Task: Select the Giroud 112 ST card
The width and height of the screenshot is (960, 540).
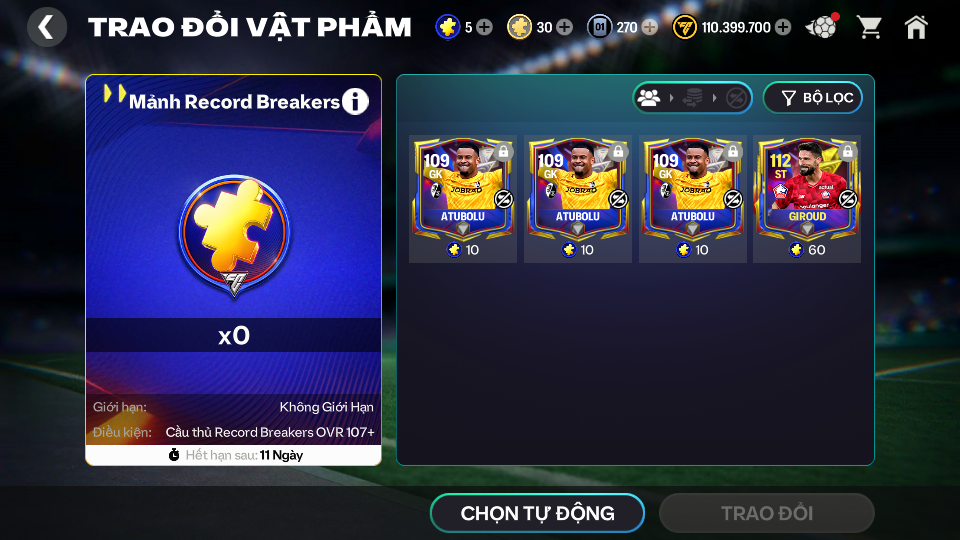Action: pyautogui.click(x=807, y=198)
